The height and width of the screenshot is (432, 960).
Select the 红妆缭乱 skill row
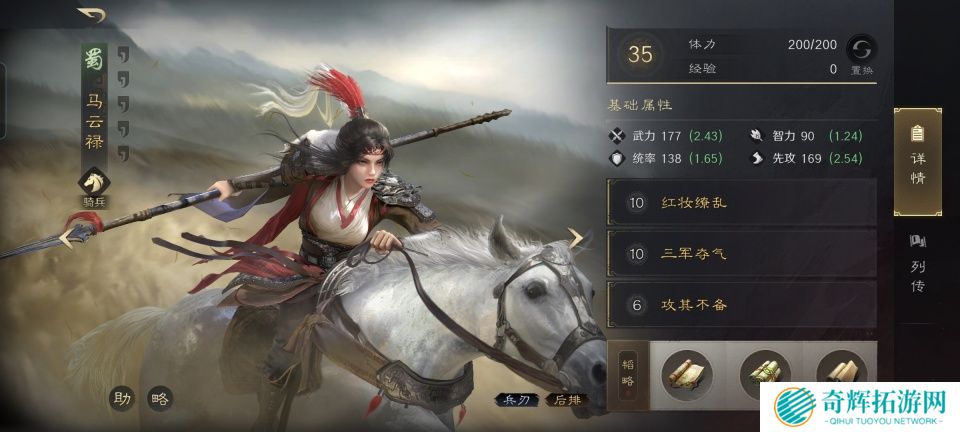pos(741,203)
